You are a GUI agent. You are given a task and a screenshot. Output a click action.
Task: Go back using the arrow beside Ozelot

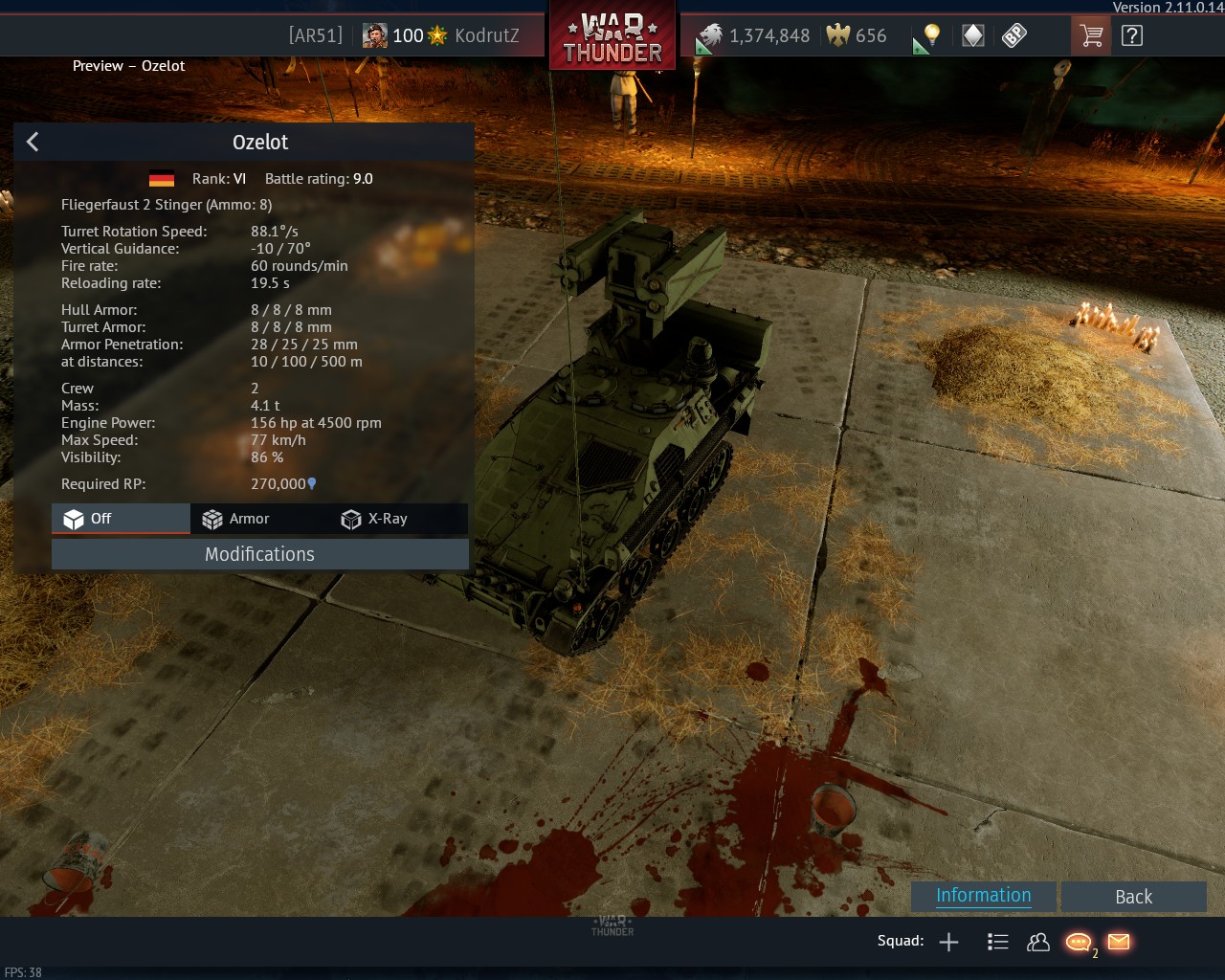point(33,142)
